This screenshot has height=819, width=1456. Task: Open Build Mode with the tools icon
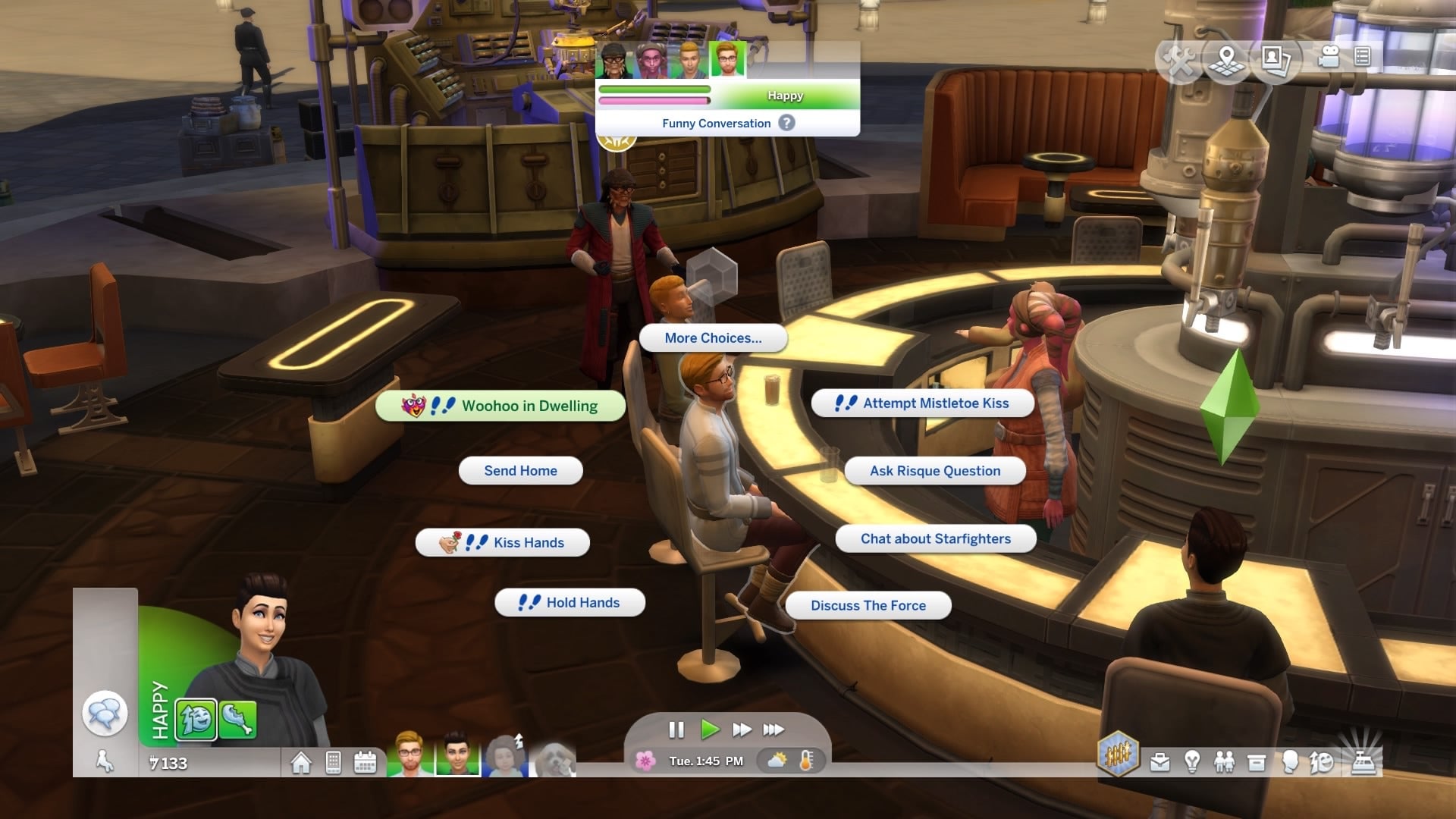click(1180, 59)
